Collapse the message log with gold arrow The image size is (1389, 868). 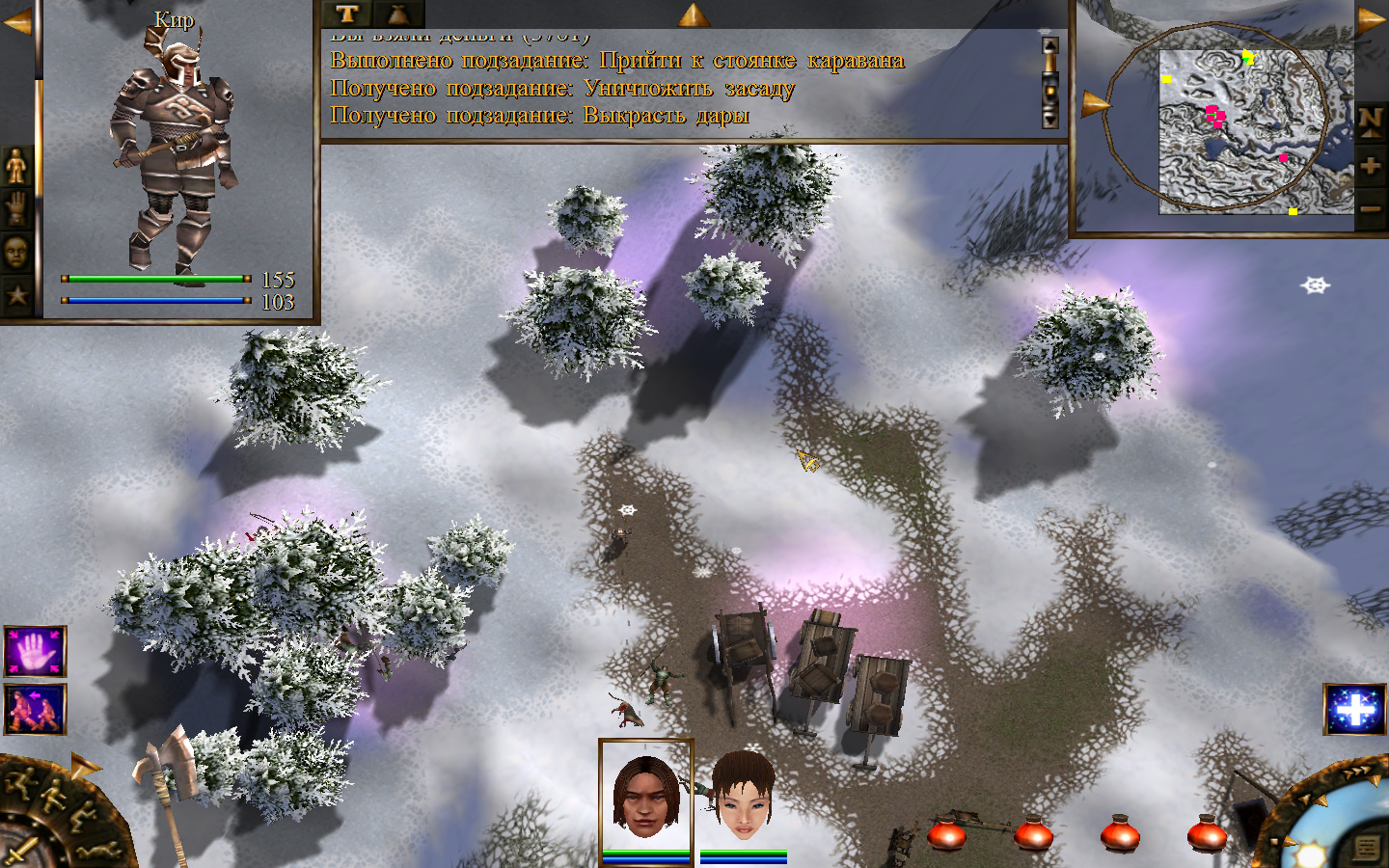point(693,14)
